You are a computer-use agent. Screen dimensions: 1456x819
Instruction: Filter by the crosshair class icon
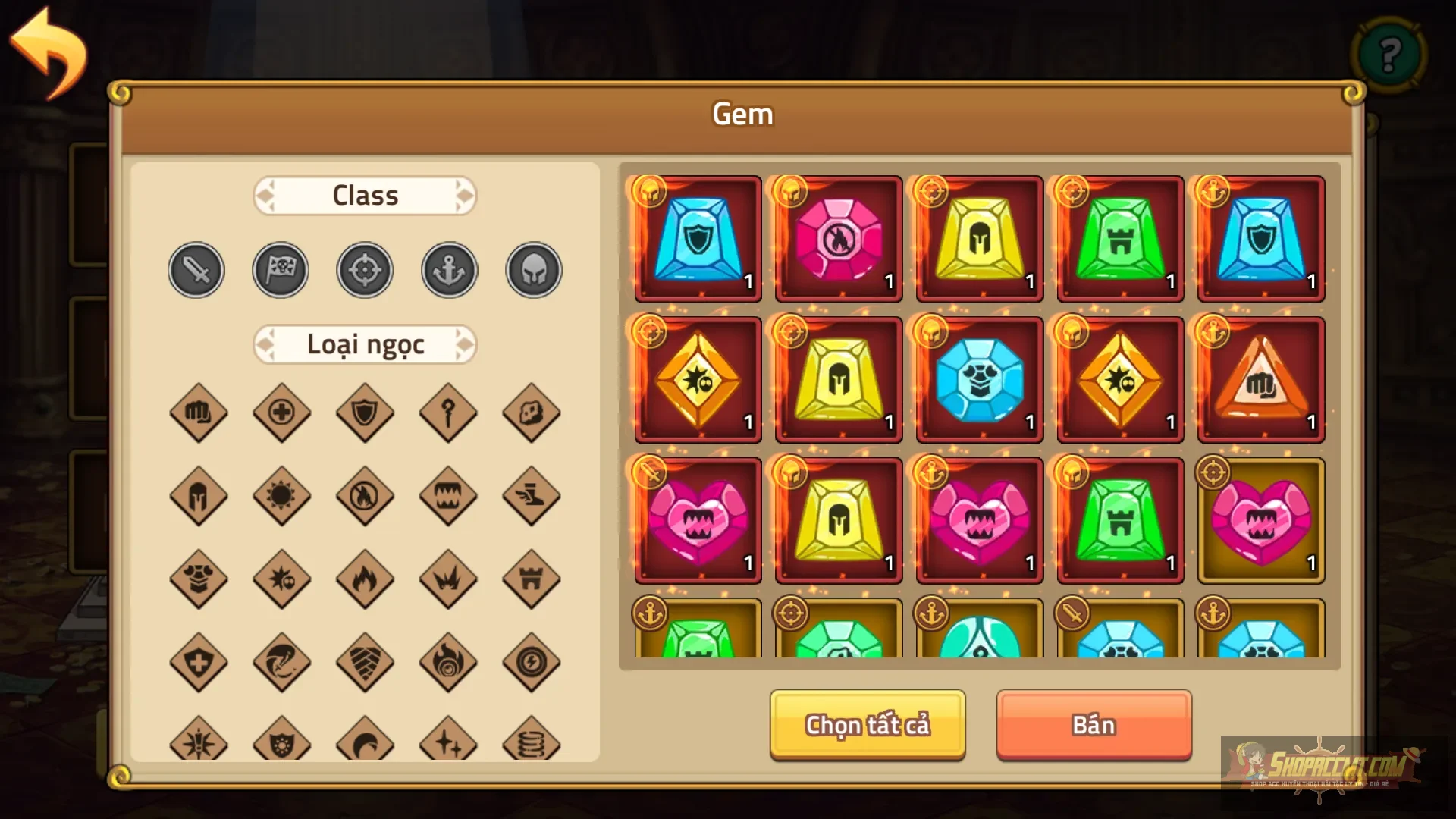click(364, 270)
